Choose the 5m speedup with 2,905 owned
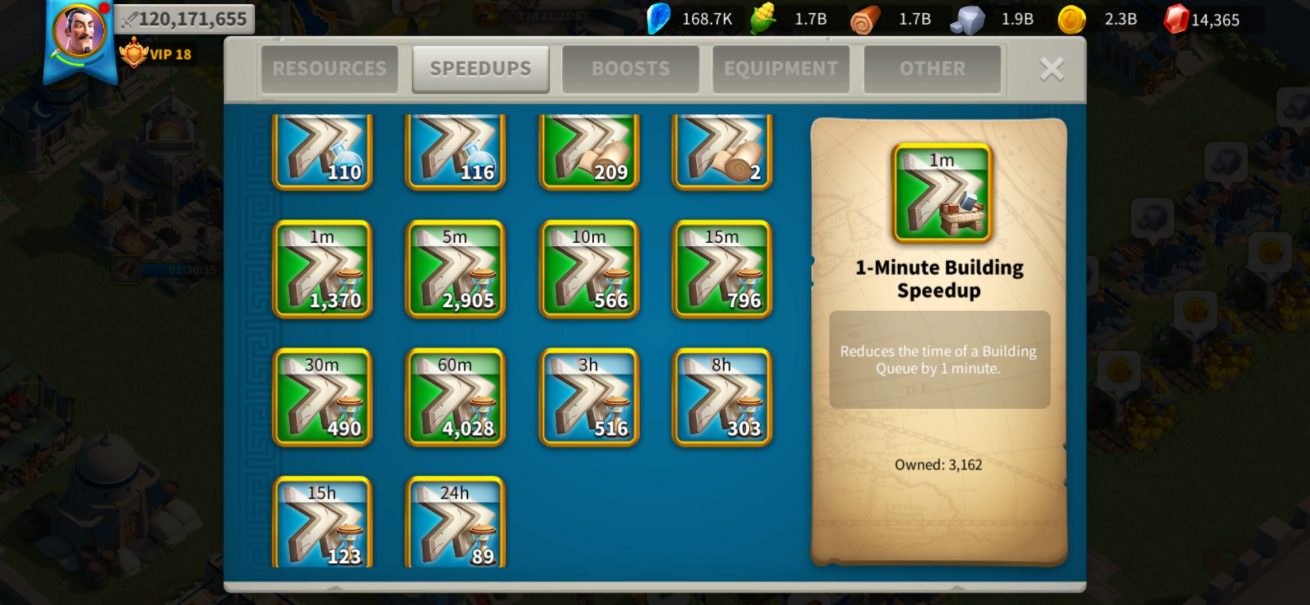1310x605 pixels. point(455,269)
